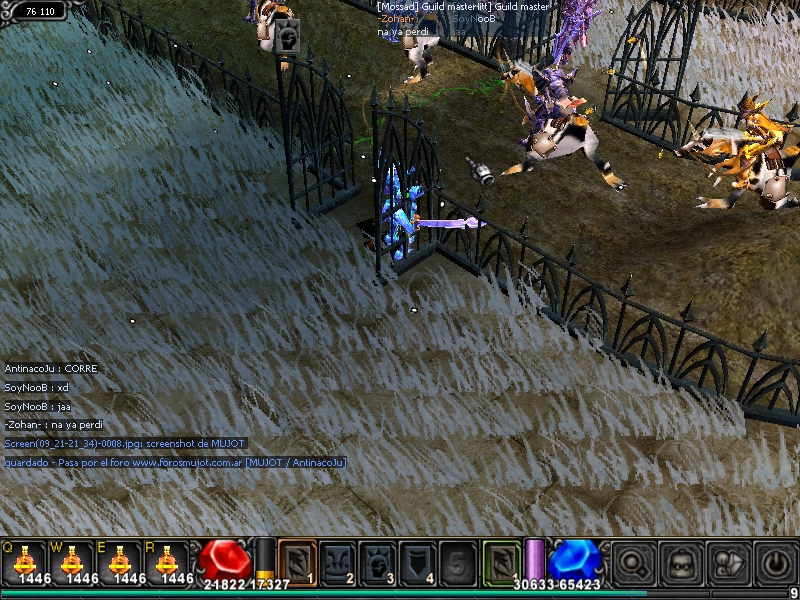The width and height of the screenshot is (800, 600).
Task: Use the potion in the W slot
Action: tap(72, 560)
